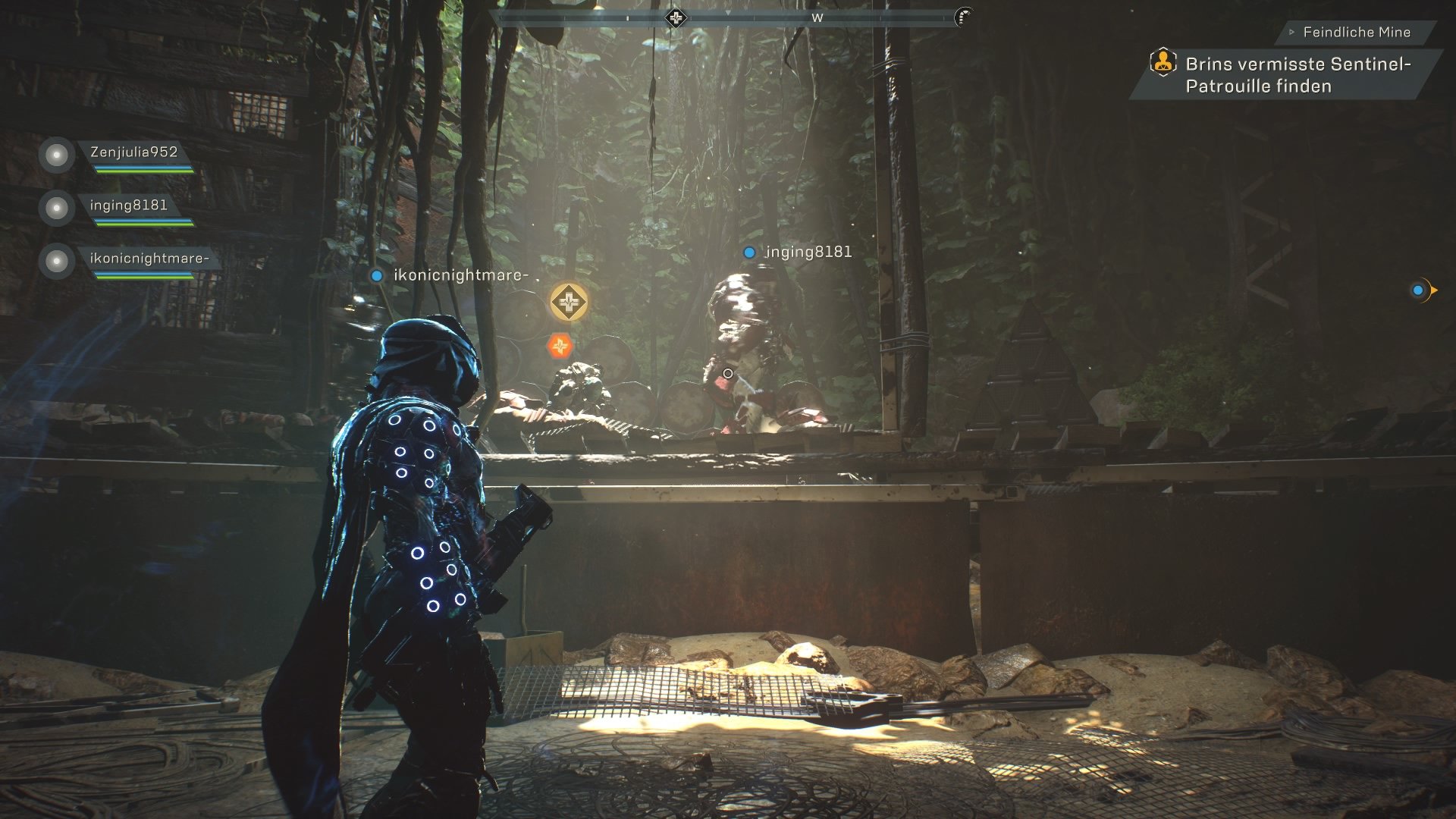1456x819 pixels.
Task: Click ikonicnightmare-'s squad portrait icon
Action: click(x=55, y=260)
